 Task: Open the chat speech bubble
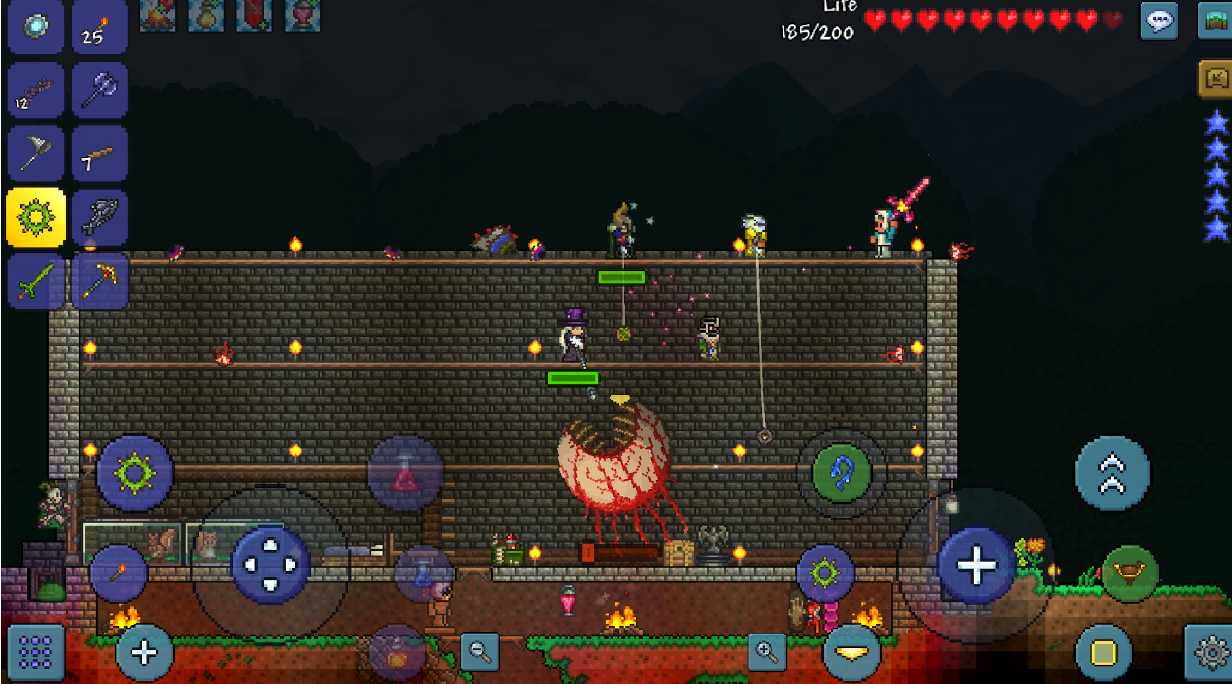click(x=1159, y=20)
